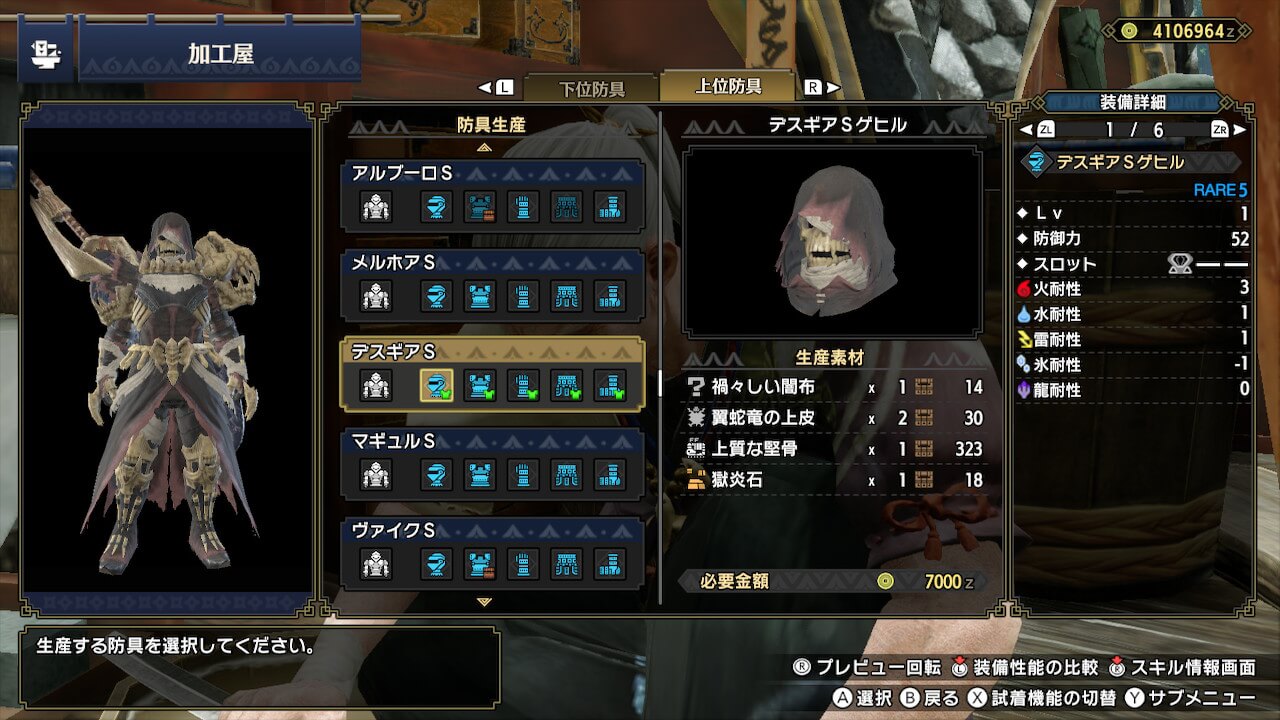Select the デスギアS waist armor icon
Screen dimensions: 1280x720
point(567,386)
